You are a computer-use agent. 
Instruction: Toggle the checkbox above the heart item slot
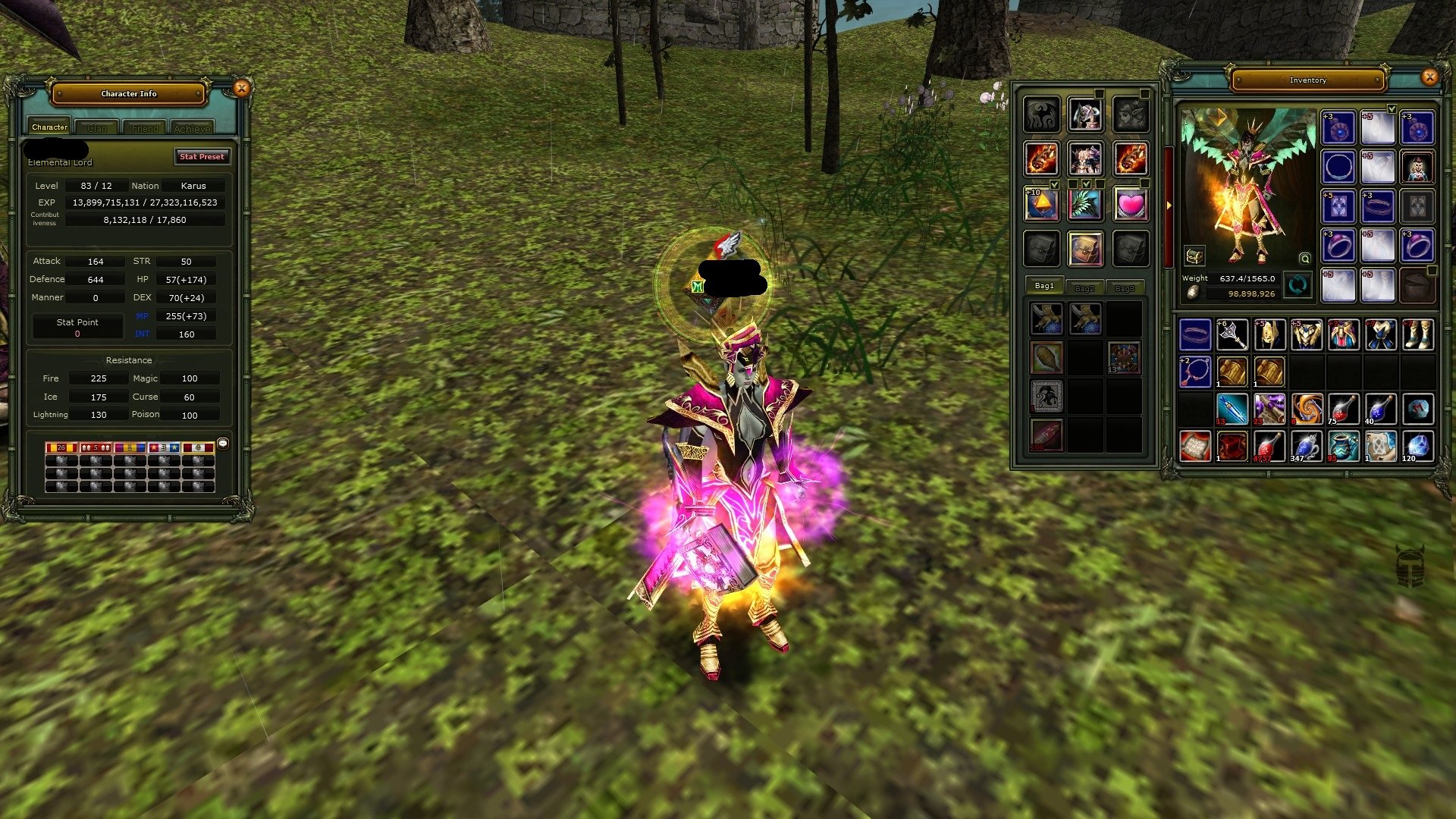(x=1144, y=184)
